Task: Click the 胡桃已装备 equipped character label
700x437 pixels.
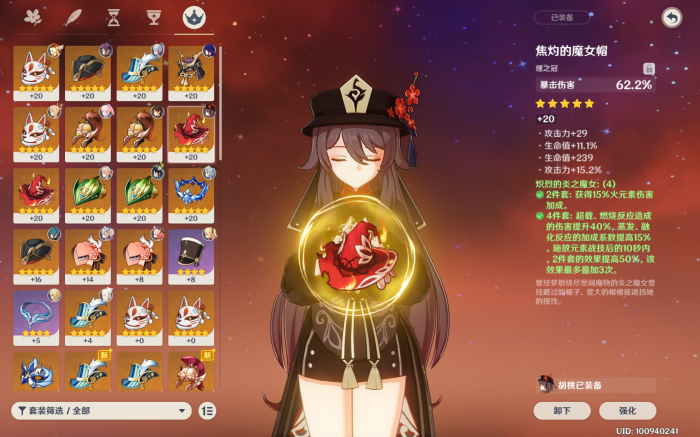Action: pyautogui.click(x=595, y=385)
